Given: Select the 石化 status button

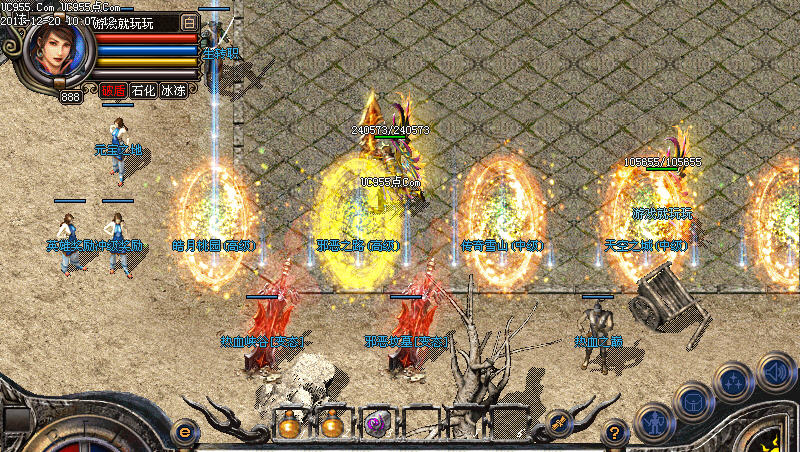Looking at the screenshot, I should pyautogui.click(x=143, y=90).
